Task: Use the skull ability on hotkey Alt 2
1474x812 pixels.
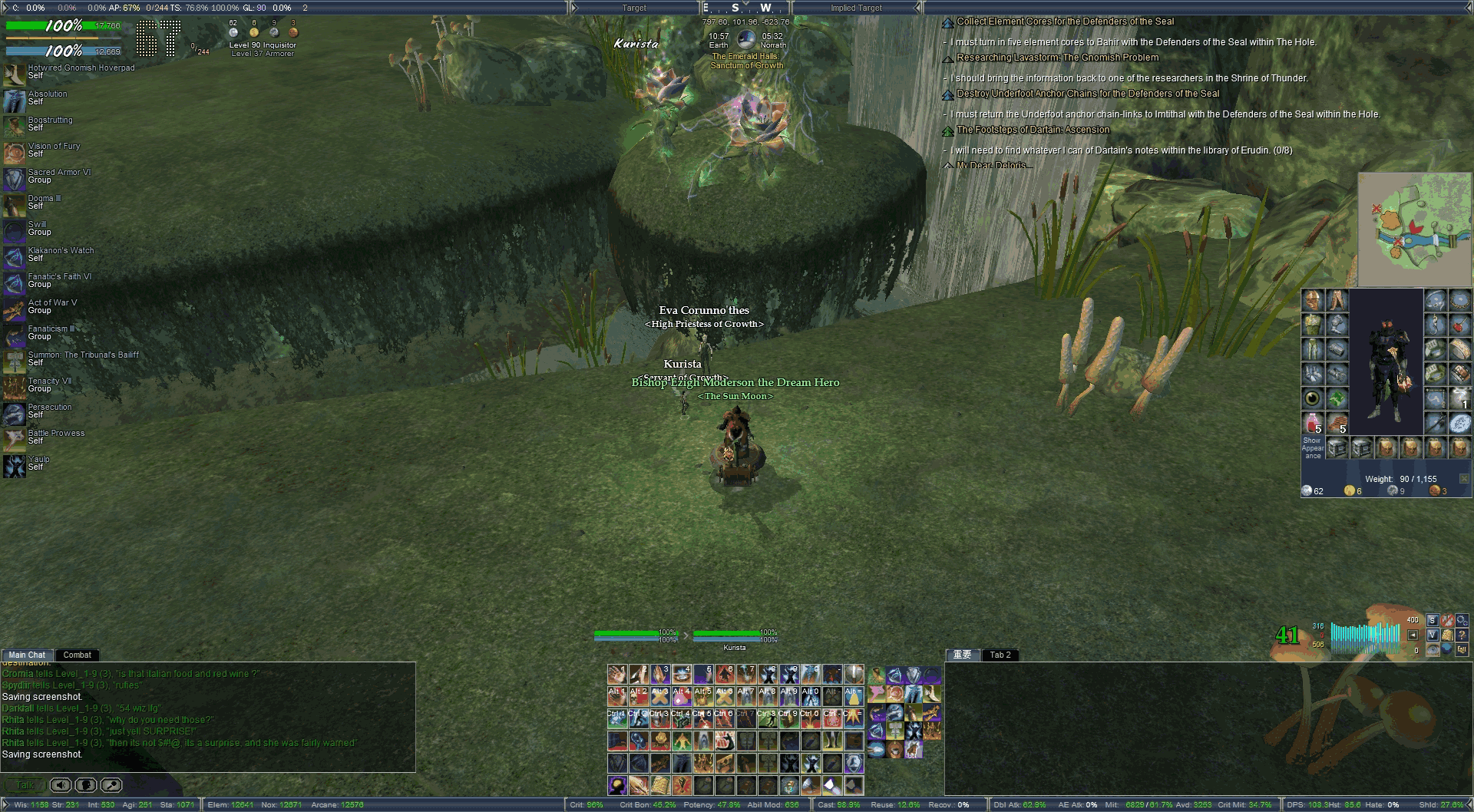Action: coord(639,696)
